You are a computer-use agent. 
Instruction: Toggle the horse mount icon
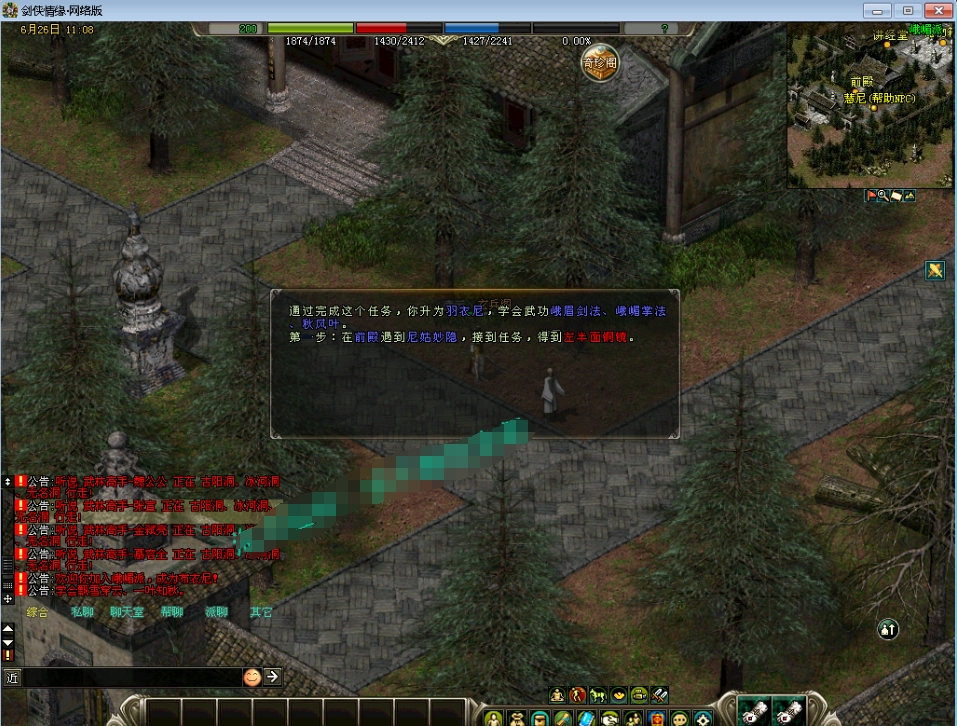pyautogui.click(x=598, y=694)
